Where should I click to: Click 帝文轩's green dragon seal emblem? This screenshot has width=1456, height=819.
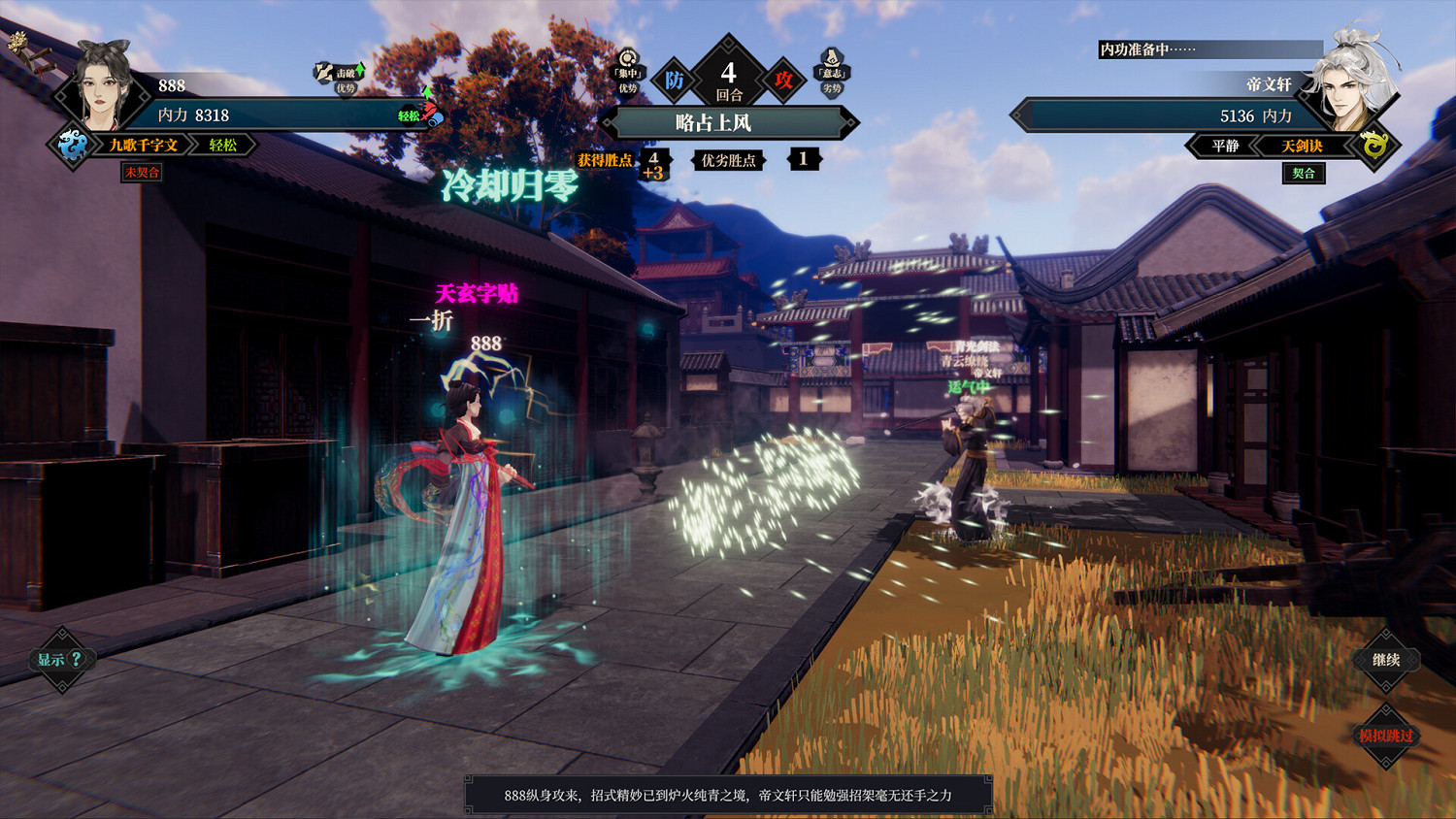point(1373,146)
